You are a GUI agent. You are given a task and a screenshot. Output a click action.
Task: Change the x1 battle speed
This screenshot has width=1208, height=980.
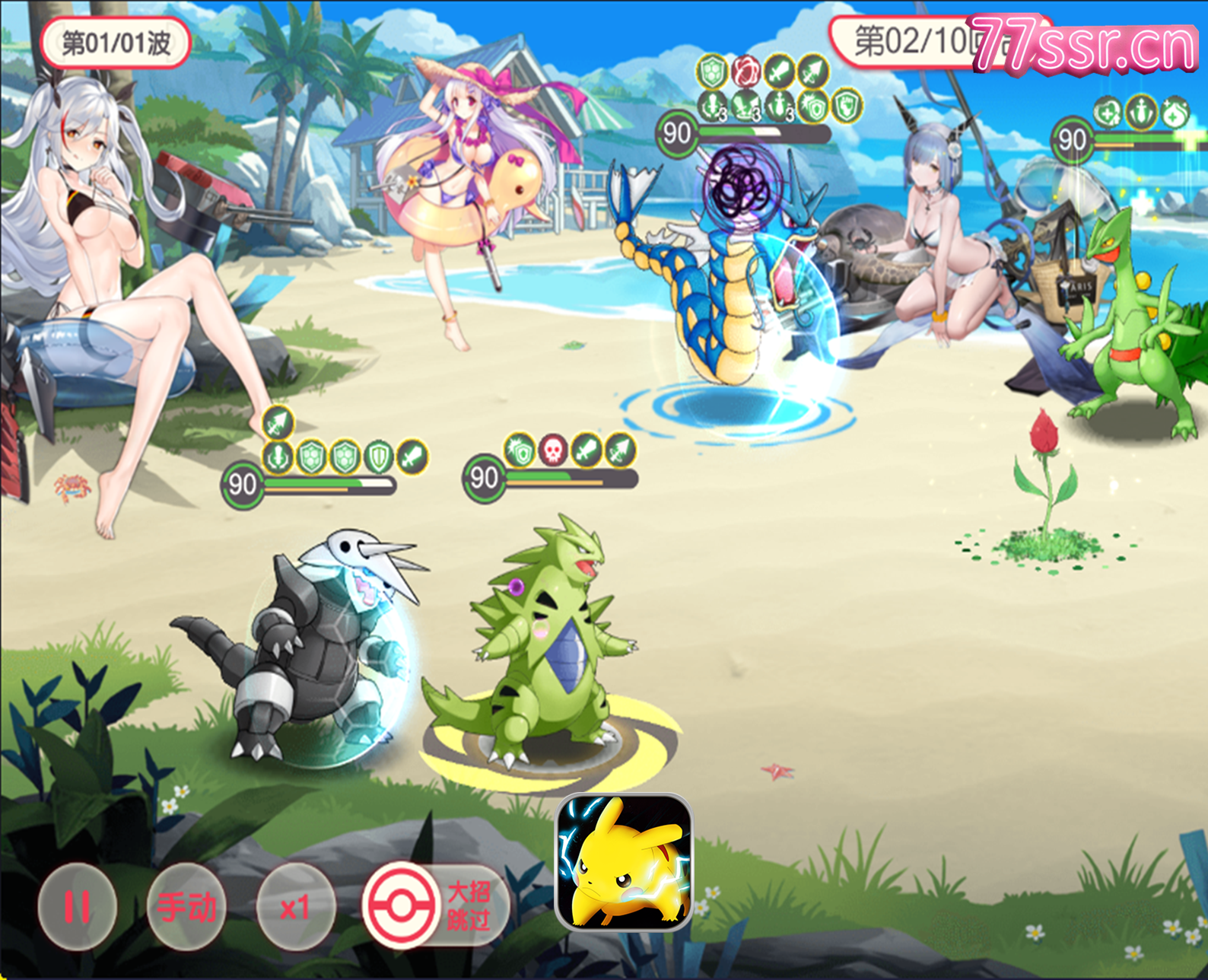tap(295, 906)
